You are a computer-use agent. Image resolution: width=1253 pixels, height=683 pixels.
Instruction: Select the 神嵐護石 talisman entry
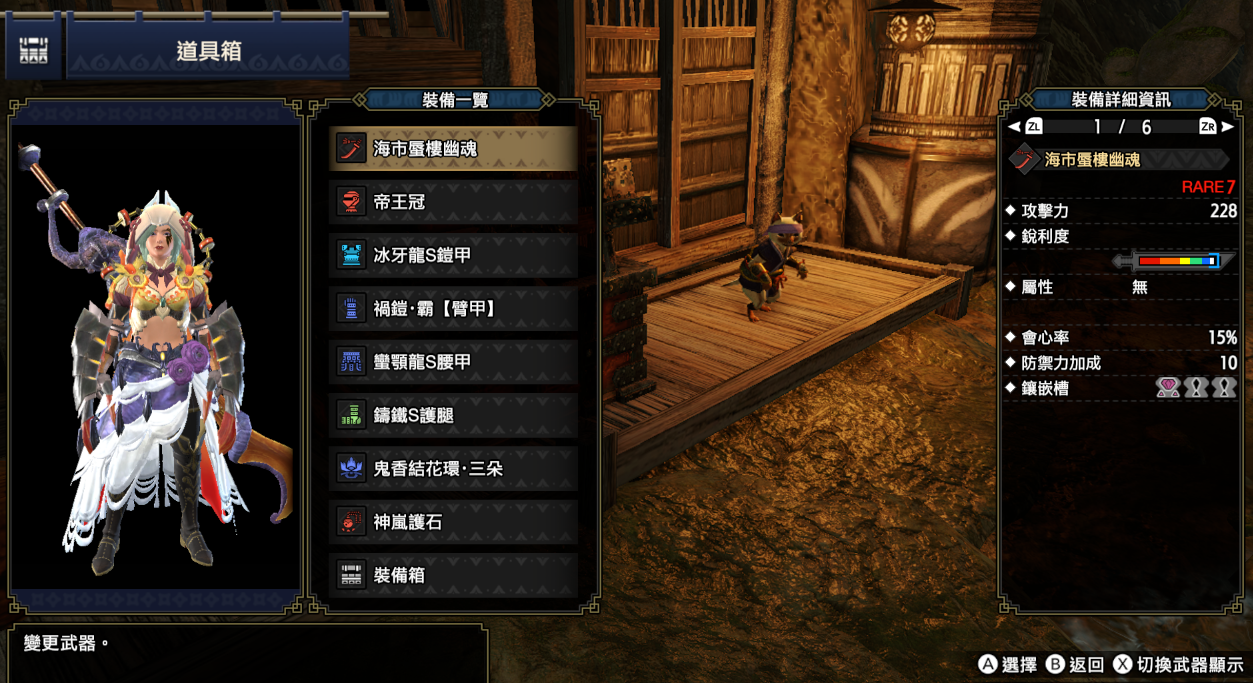pyautogui.click(x=454, y=522)
